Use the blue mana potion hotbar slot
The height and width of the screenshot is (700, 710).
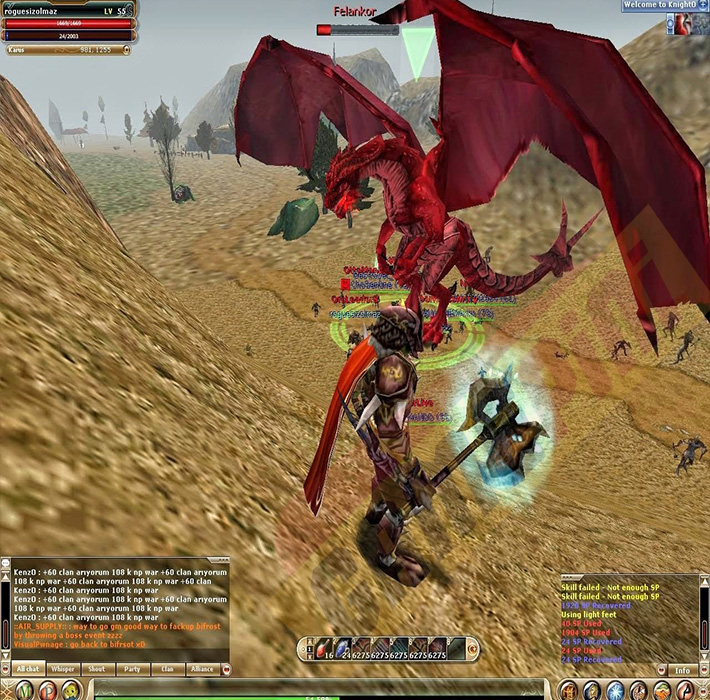coord(341,648)
